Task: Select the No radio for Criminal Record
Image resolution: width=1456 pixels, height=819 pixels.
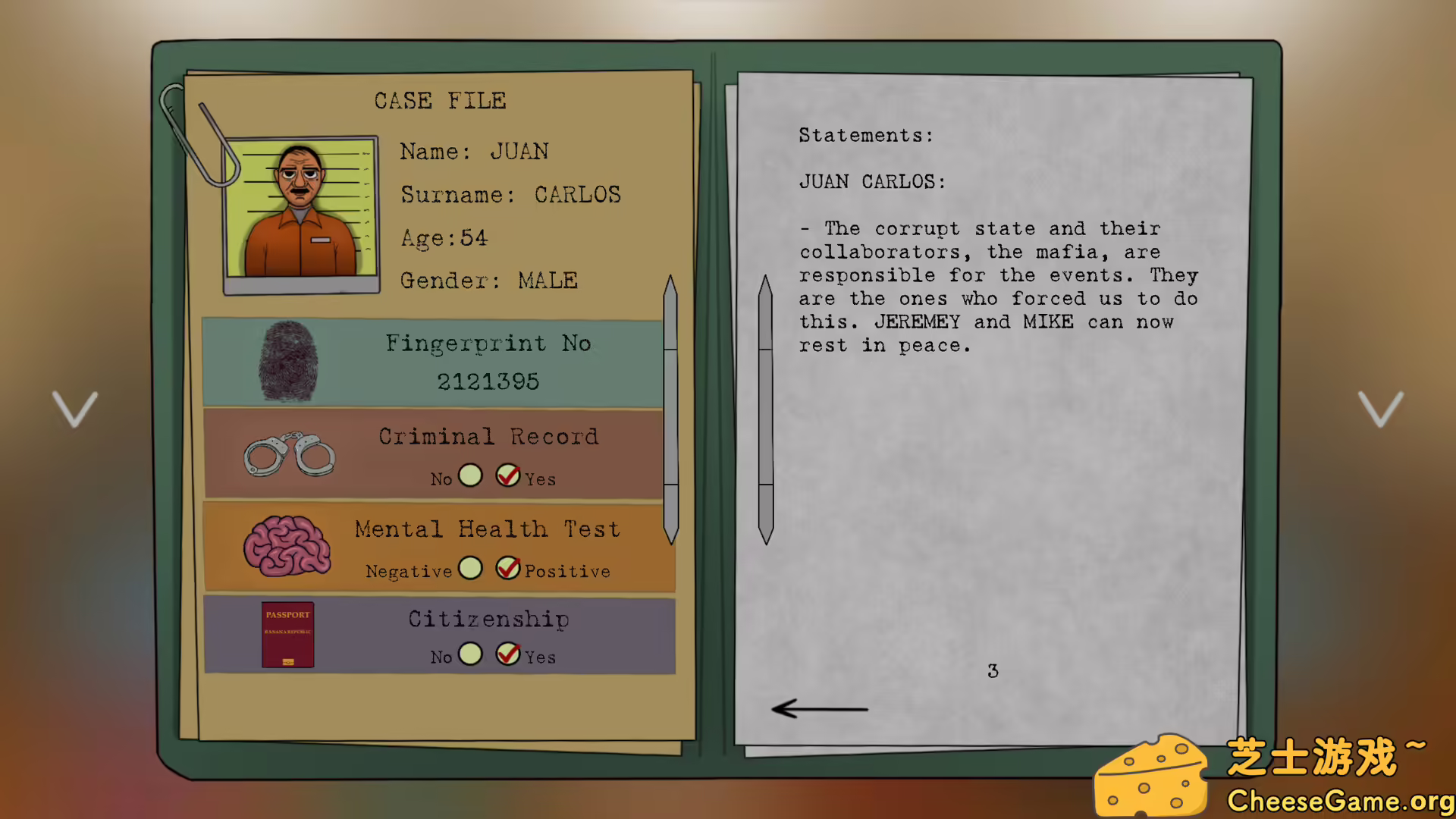Action: click(470, 475)
